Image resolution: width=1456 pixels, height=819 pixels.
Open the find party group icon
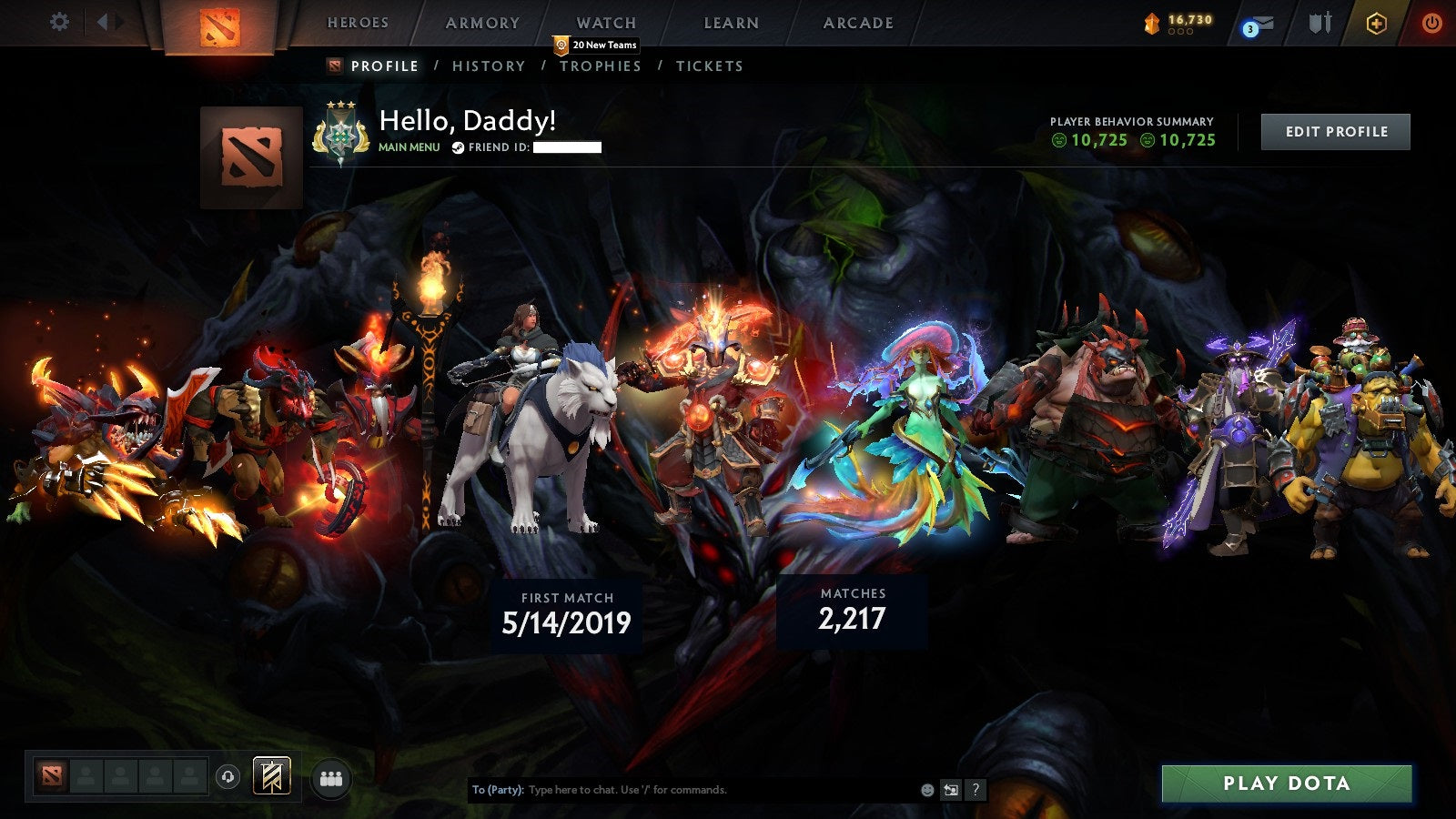coord(331,776)
